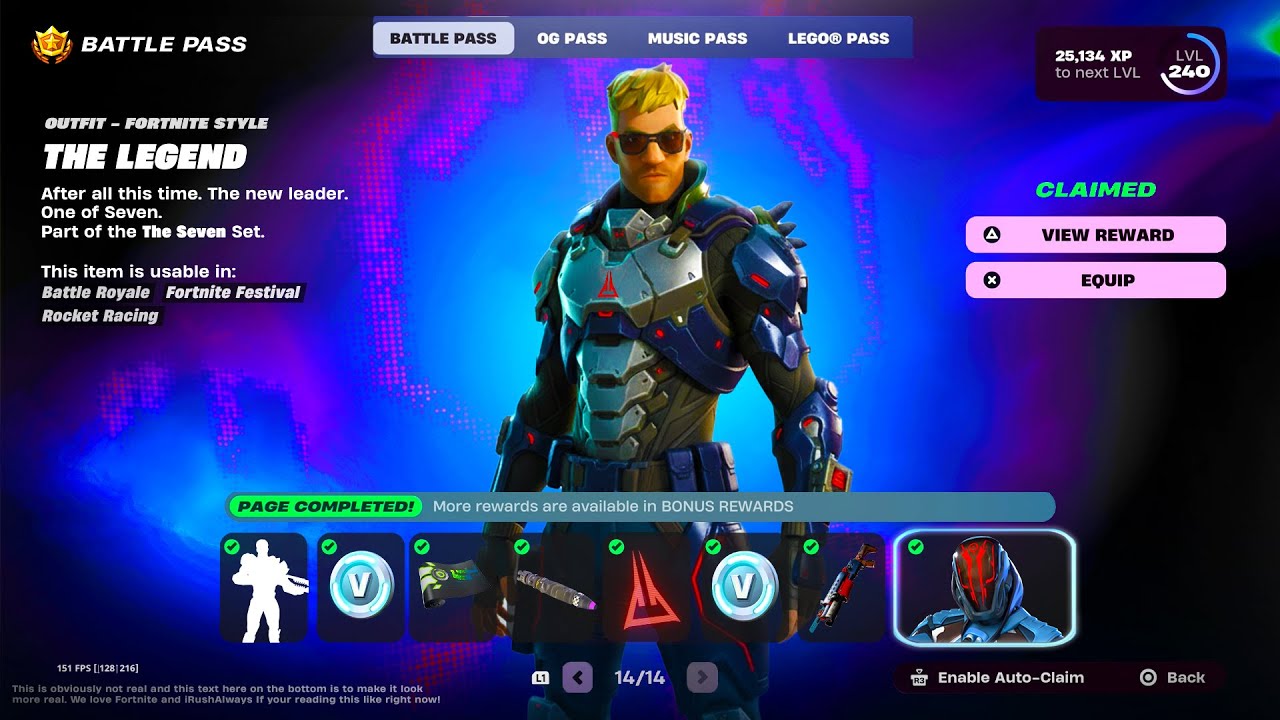Choose the red triangle emblem reward

coord(645,590)
